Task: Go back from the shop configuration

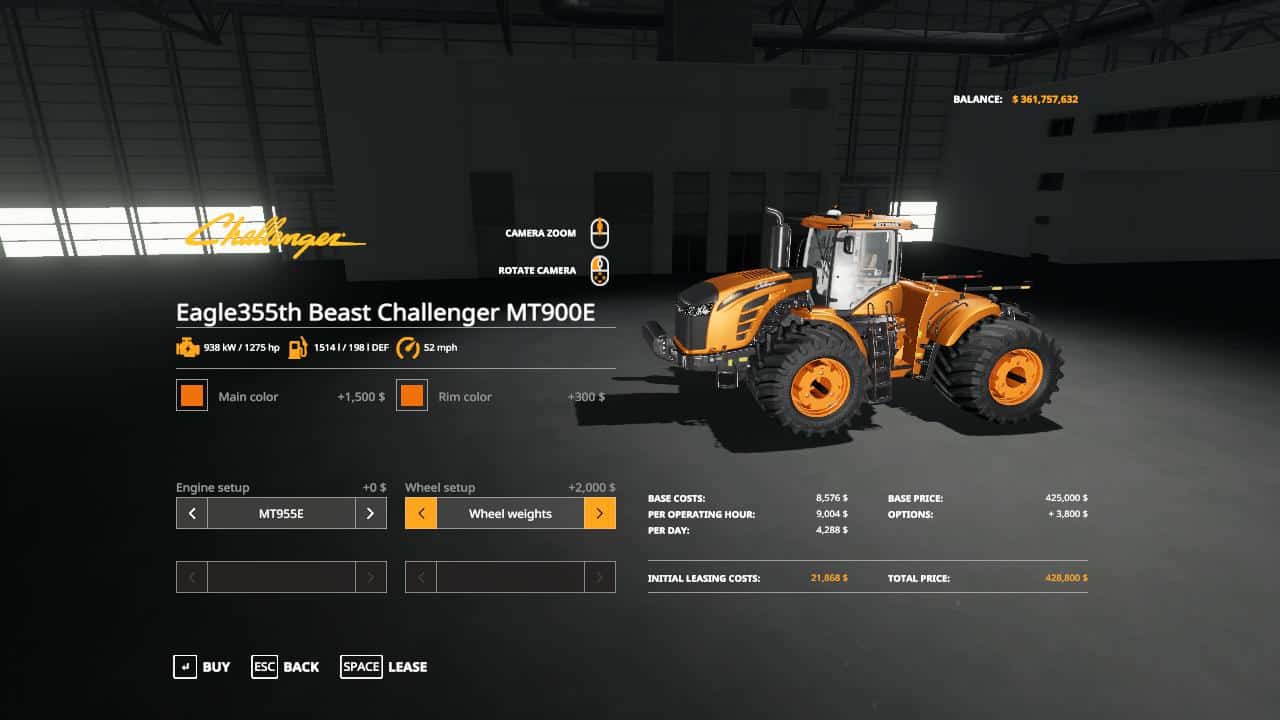Action: click(x=286, y=667)
